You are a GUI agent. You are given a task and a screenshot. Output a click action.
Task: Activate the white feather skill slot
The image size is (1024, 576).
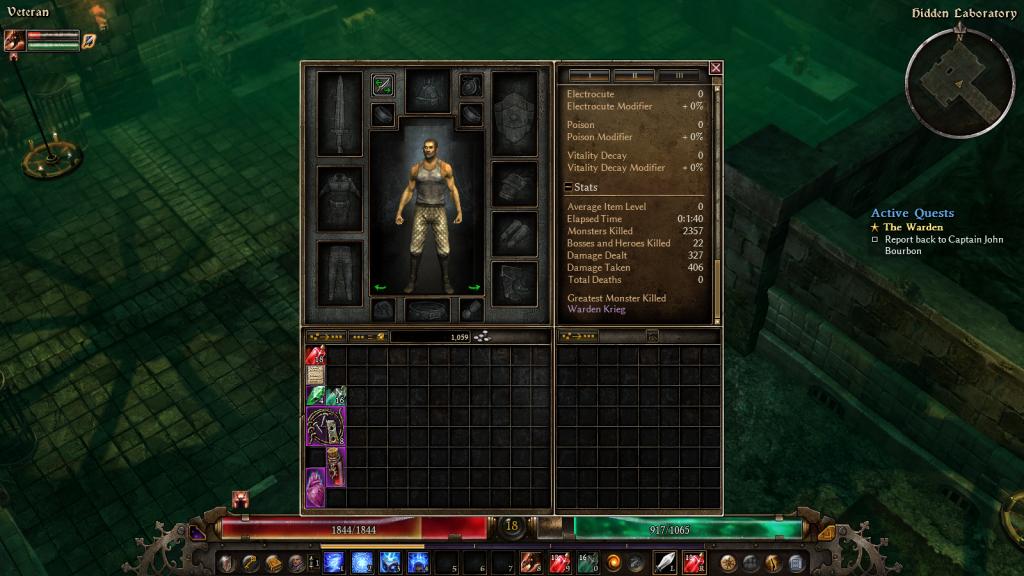(664, 562)
